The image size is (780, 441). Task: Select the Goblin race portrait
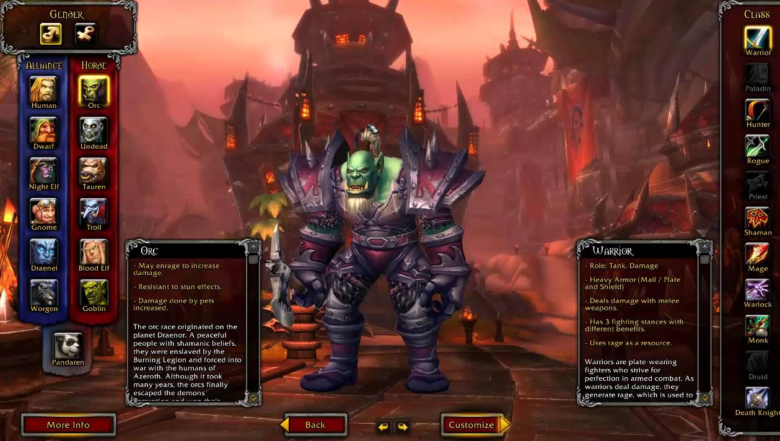point(94,293)
